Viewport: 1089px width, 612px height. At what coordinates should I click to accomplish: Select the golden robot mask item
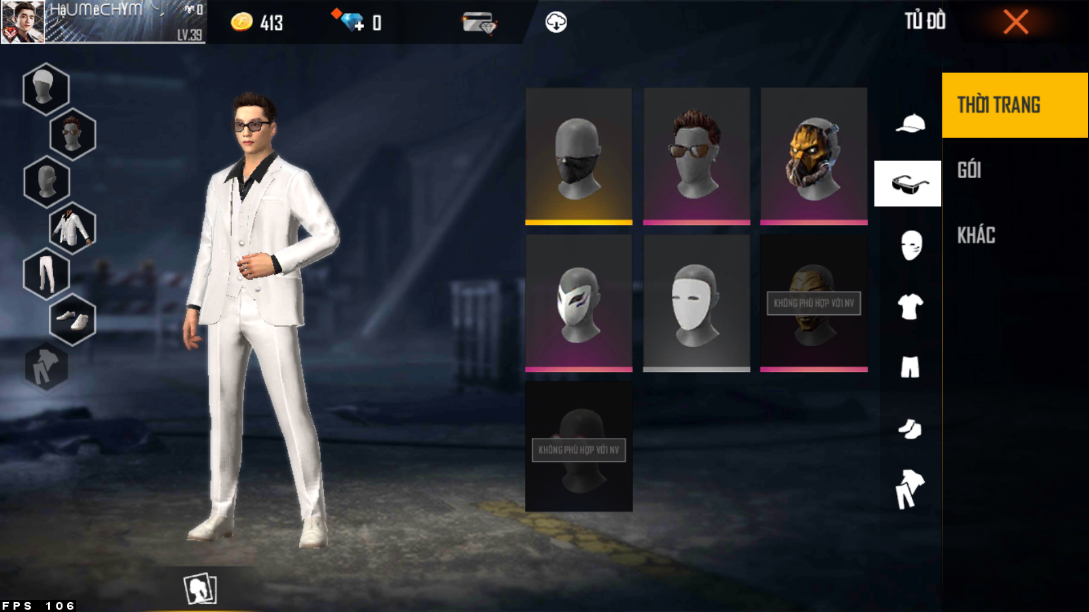(x=813, y=155)
